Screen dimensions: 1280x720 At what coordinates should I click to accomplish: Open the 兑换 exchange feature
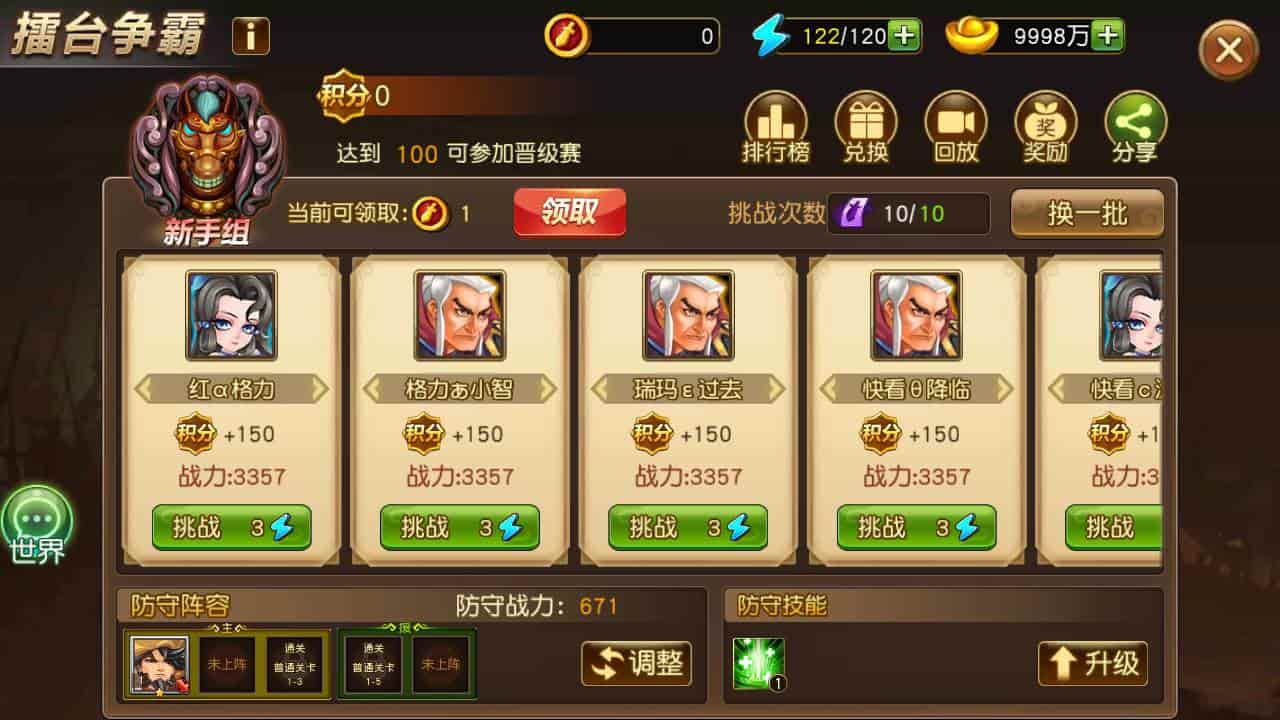pos(866,125)
